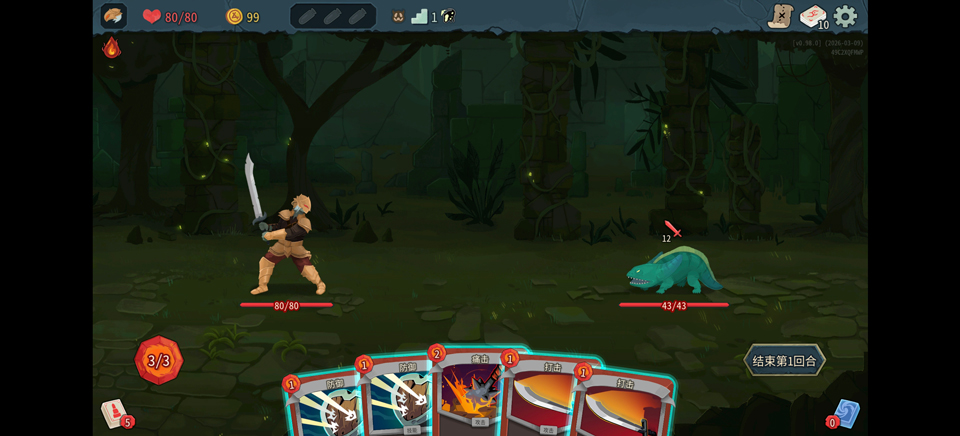Open the map scroll icon

pyautogui.click(x=780, y=17)
